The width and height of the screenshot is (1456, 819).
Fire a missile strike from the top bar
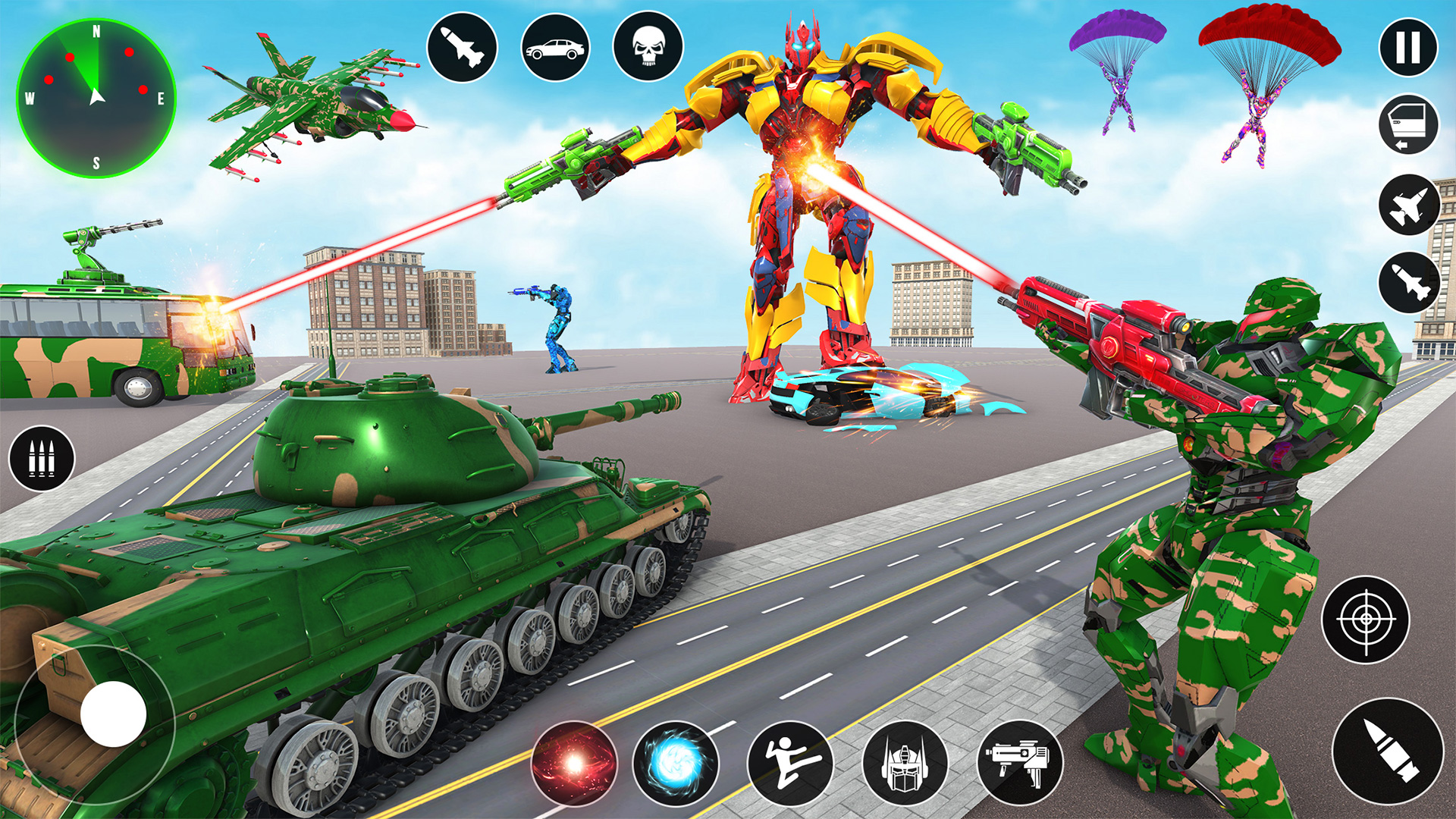click(463, 45)
